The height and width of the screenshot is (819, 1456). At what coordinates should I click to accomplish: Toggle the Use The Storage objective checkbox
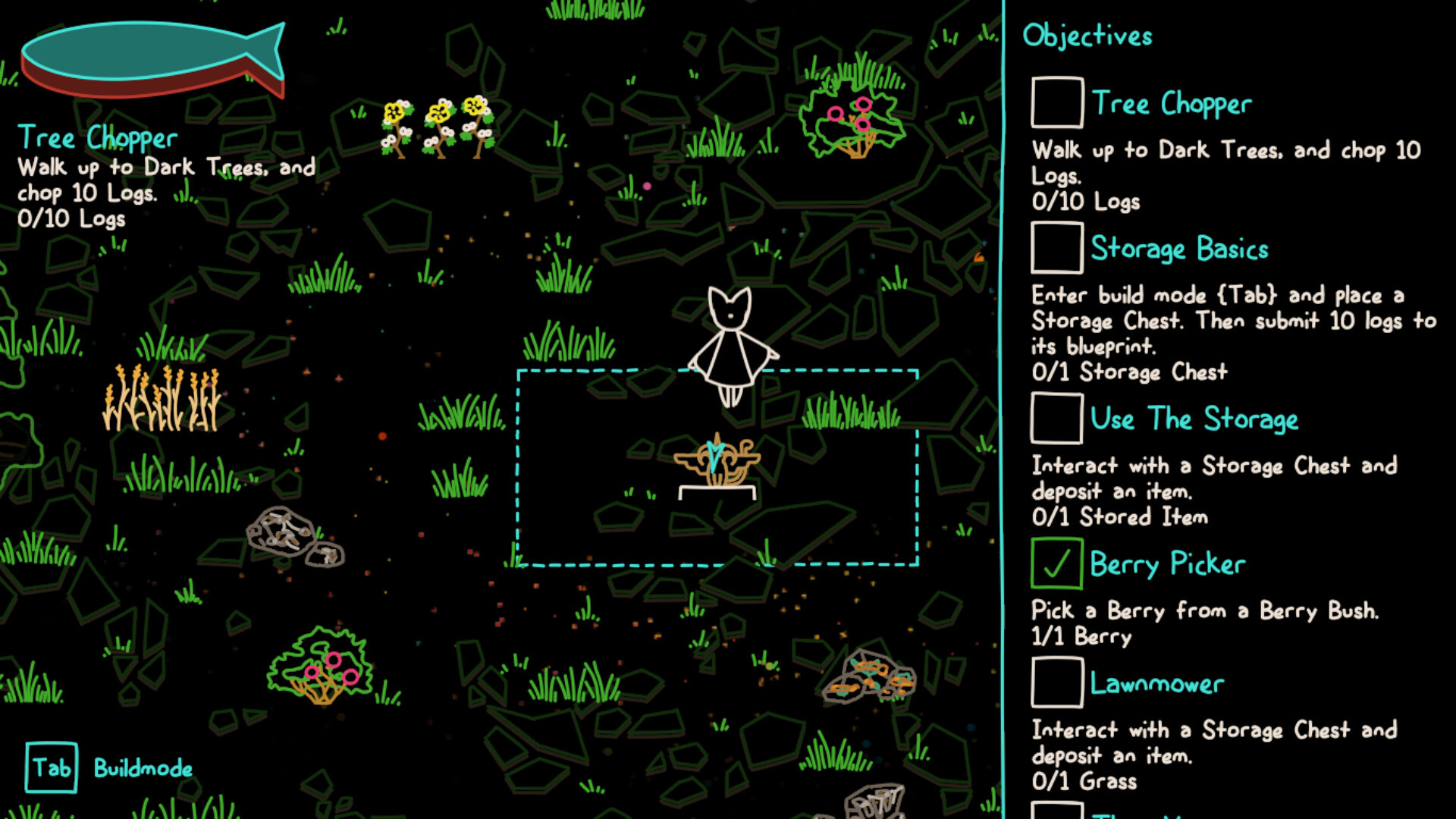(1056, 418)
